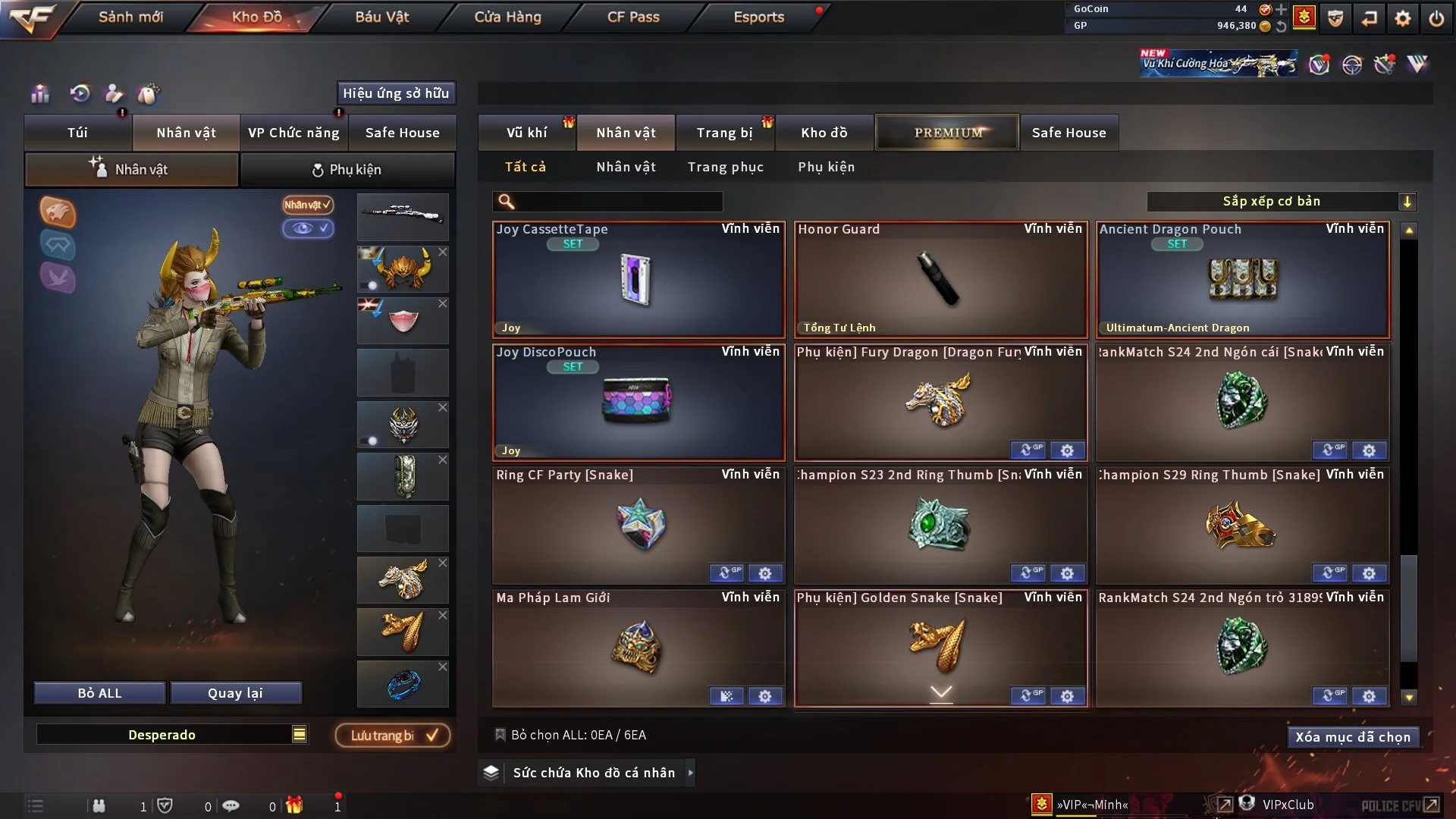Filter items by Trang phục
Viewport: 1456px width, 819px height.
click(725, 167)
